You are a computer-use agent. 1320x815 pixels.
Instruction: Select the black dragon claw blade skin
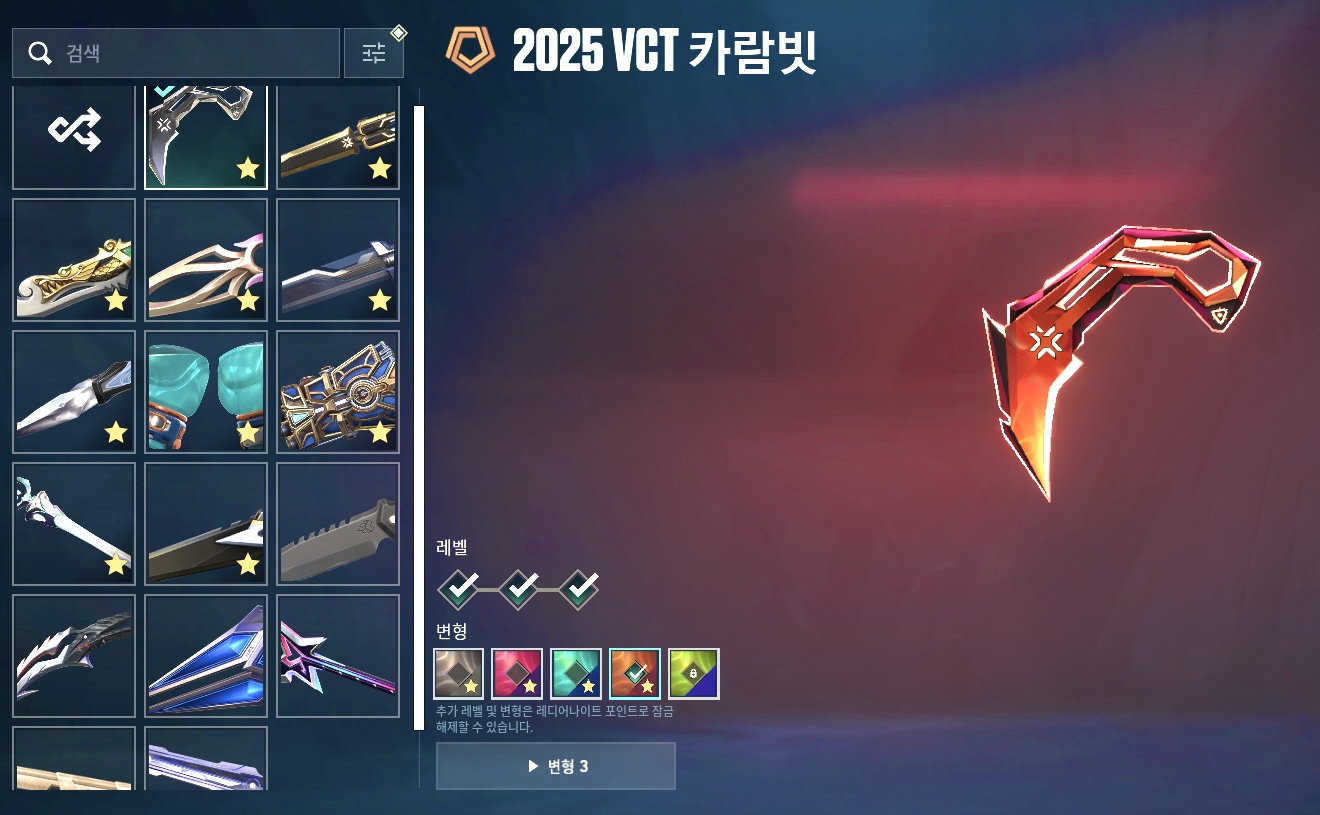click(x=74, y=656)
